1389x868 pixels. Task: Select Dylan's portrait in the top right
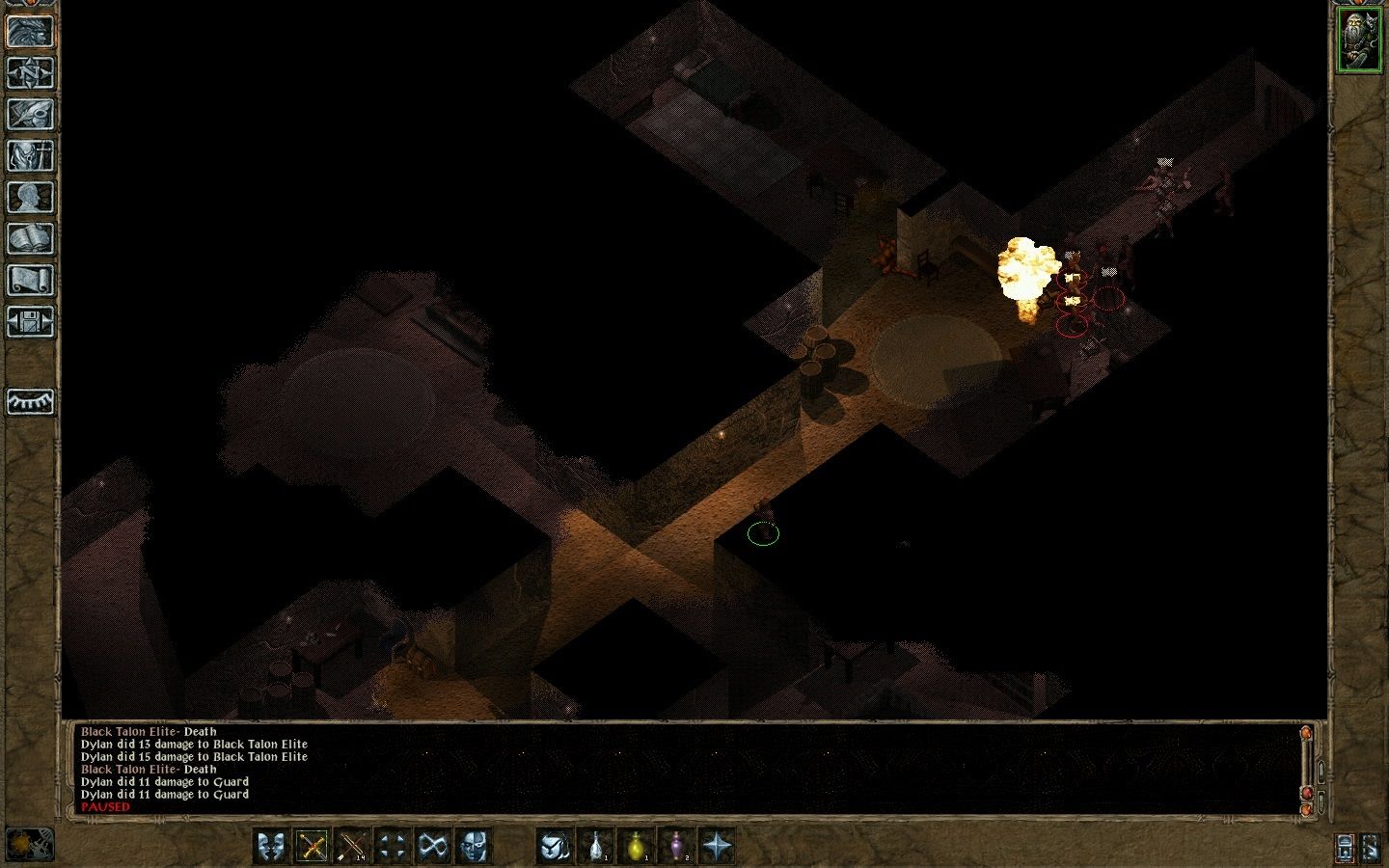pyautogui.click(x=1360, y=39)
